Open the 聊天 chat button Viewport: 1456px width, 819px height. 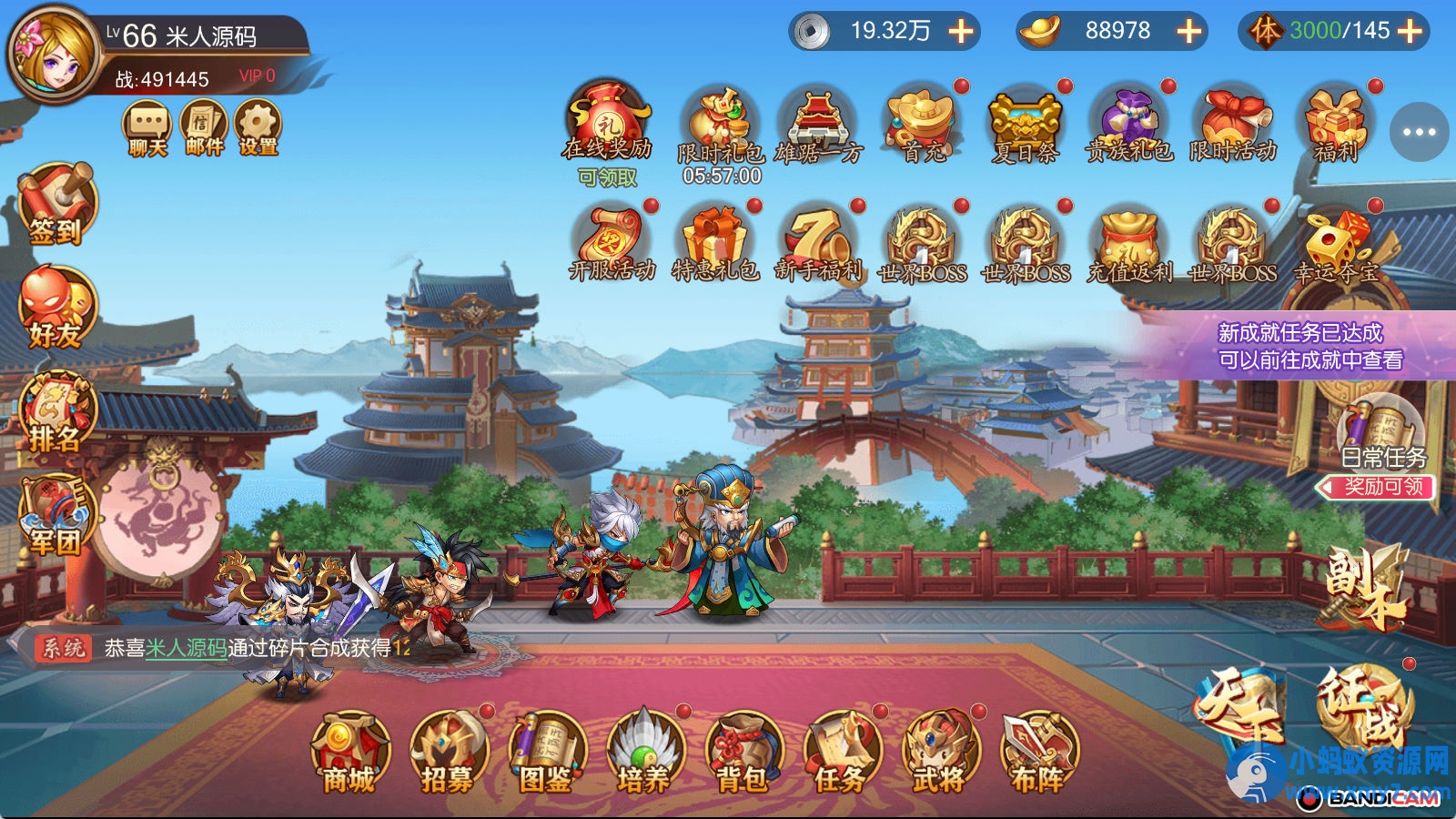(x=147, y=128)
